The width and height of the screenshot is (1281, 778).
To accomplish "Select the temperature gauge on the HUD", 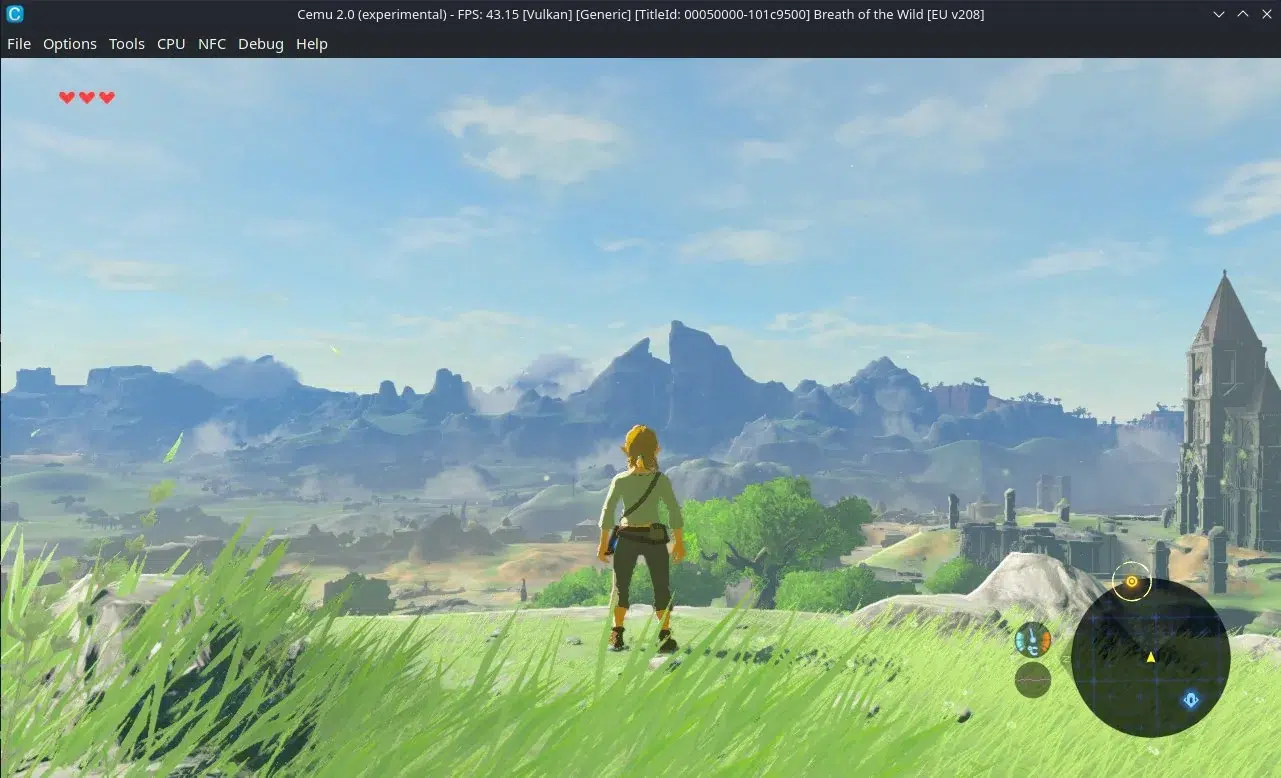I will click(1031, 638).
